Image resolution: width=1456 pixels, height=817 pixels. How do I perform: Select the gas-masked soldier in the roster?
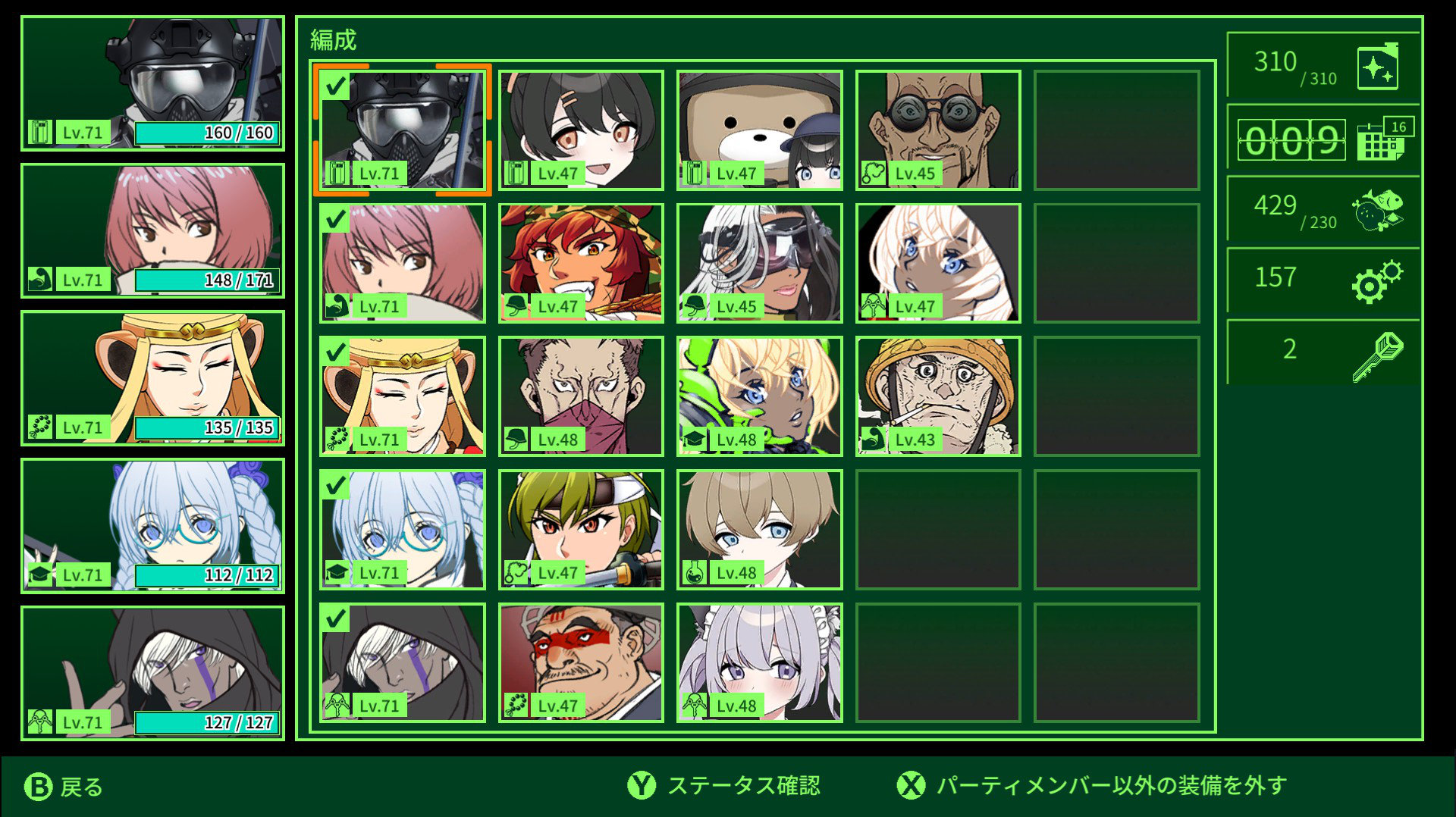(402, 130)
